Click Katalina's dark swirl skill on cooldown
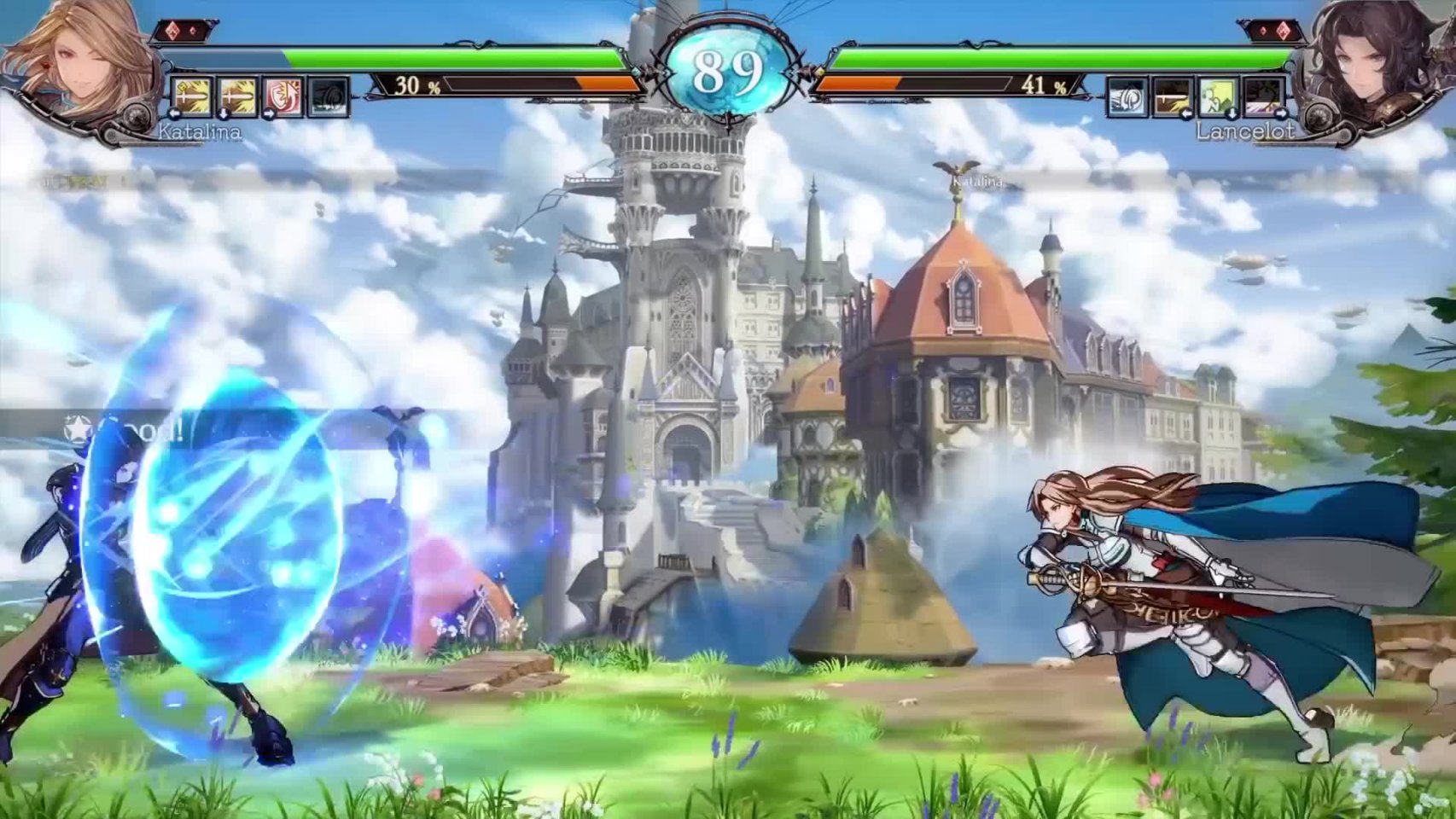This screenshot has width=1456, height=819. click(x=328, y=96)
